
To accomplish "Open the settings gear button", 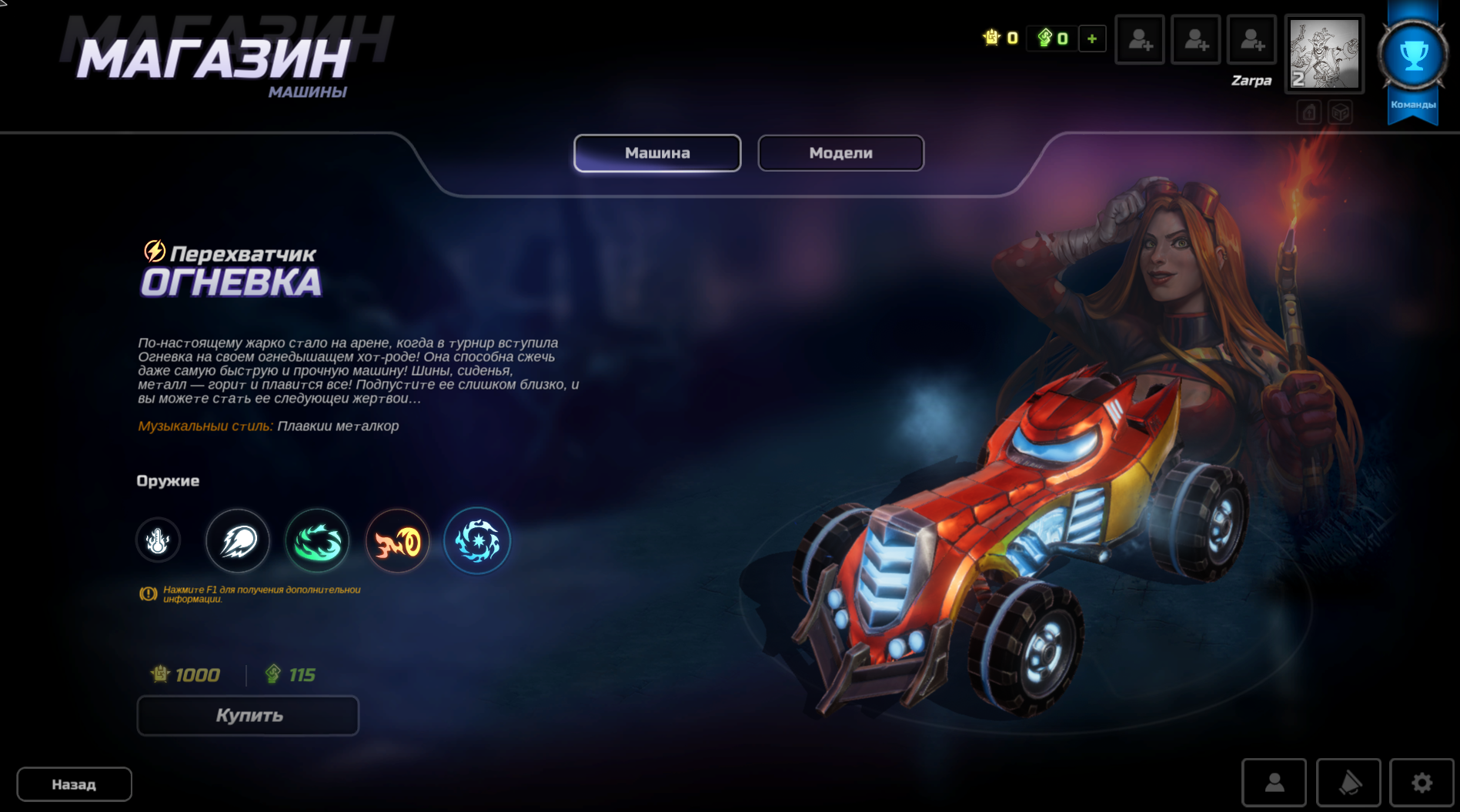I will (1422, 783).
